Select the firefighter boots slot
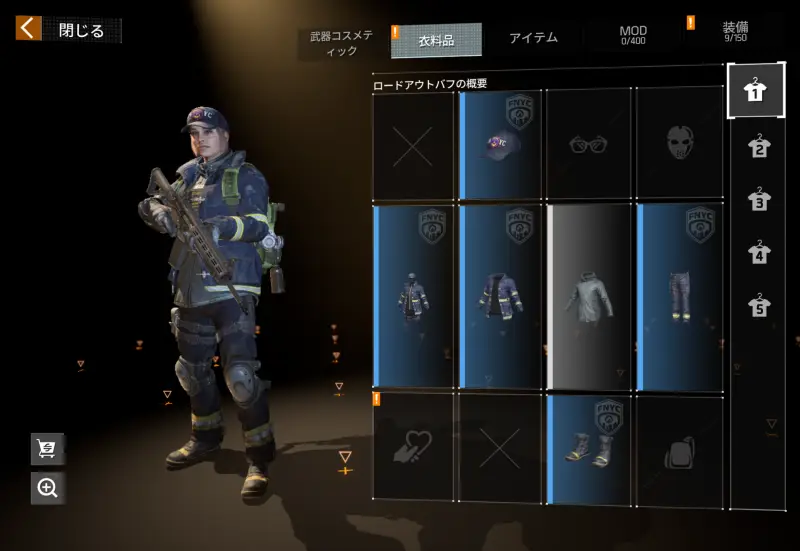800x551 pixels. pos(588,447)
